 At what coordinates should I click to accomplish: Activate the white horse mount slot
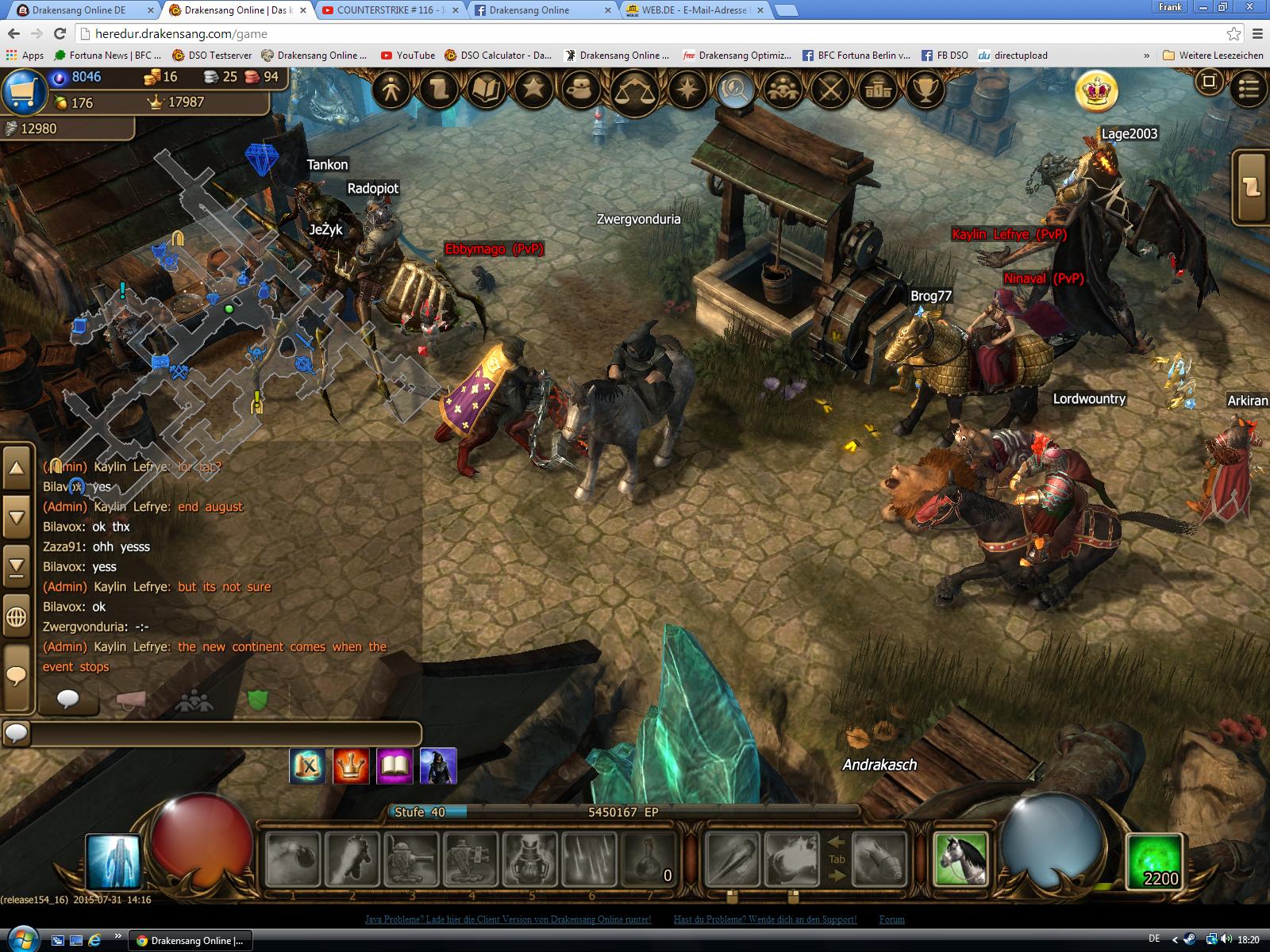[961, 859]
